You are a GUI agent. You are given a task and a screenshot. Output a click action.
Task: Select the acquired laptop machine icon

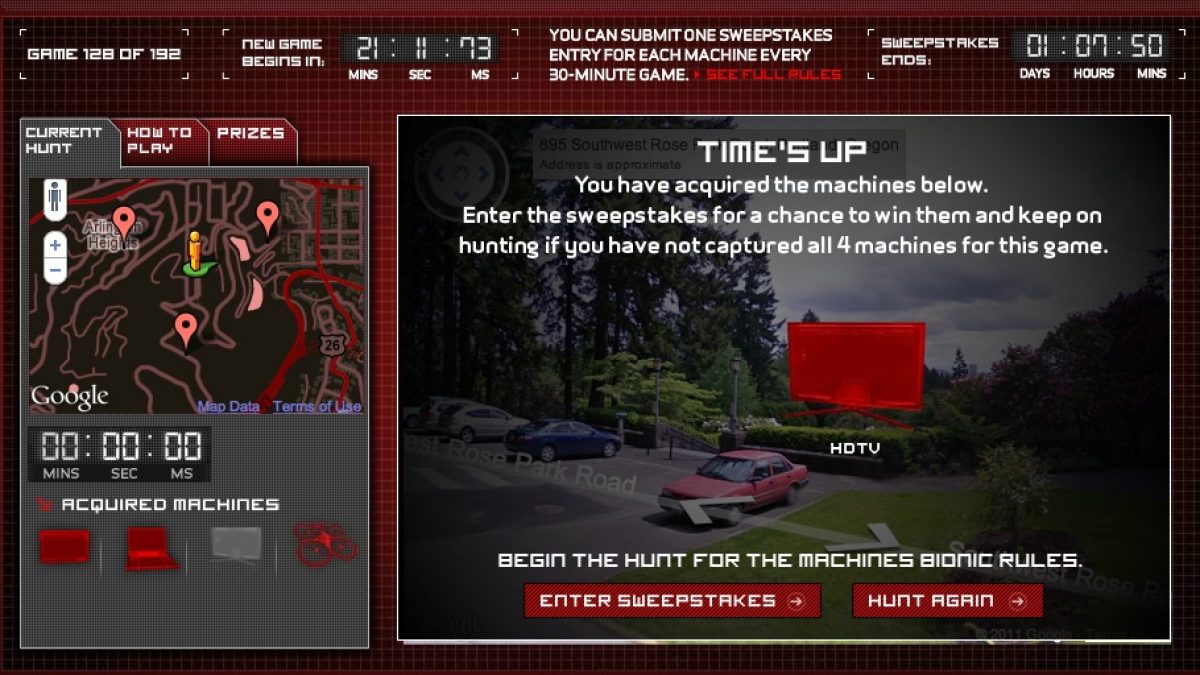151,548
